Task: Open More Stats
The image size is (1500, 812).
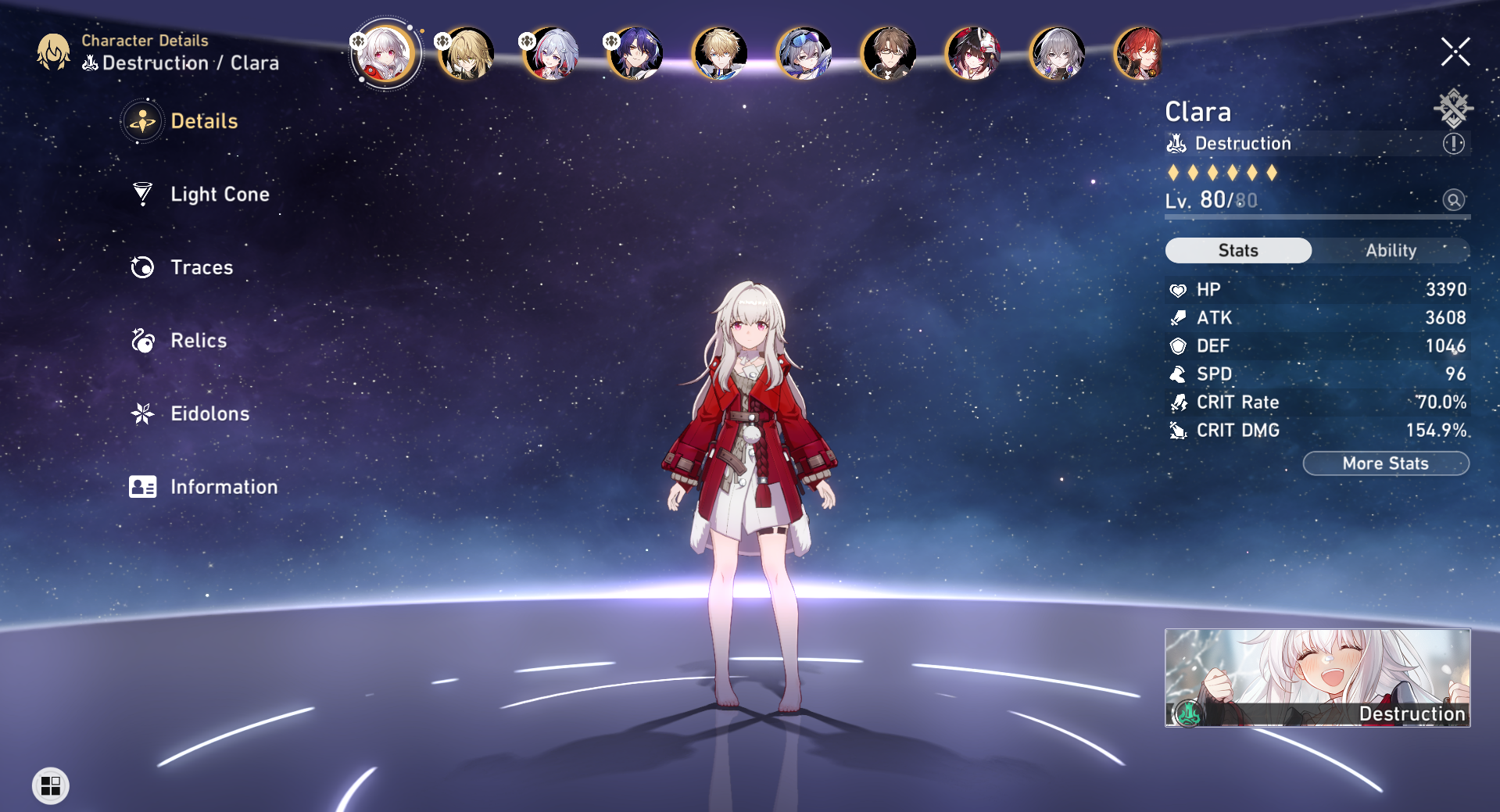Action: (1385, 463)
